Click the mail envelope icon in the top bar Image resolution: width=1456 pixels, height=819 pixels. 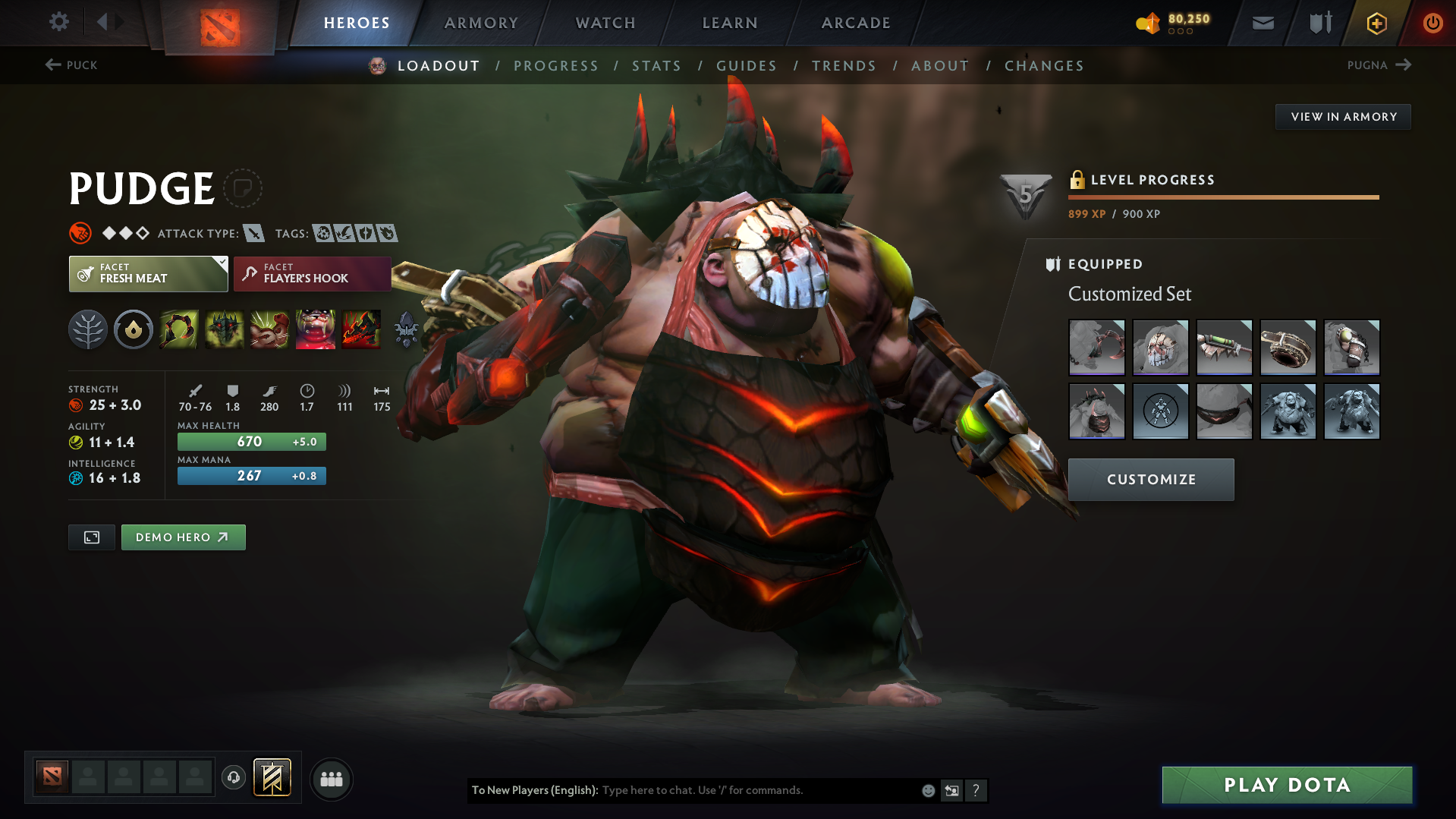[1262, 23]
